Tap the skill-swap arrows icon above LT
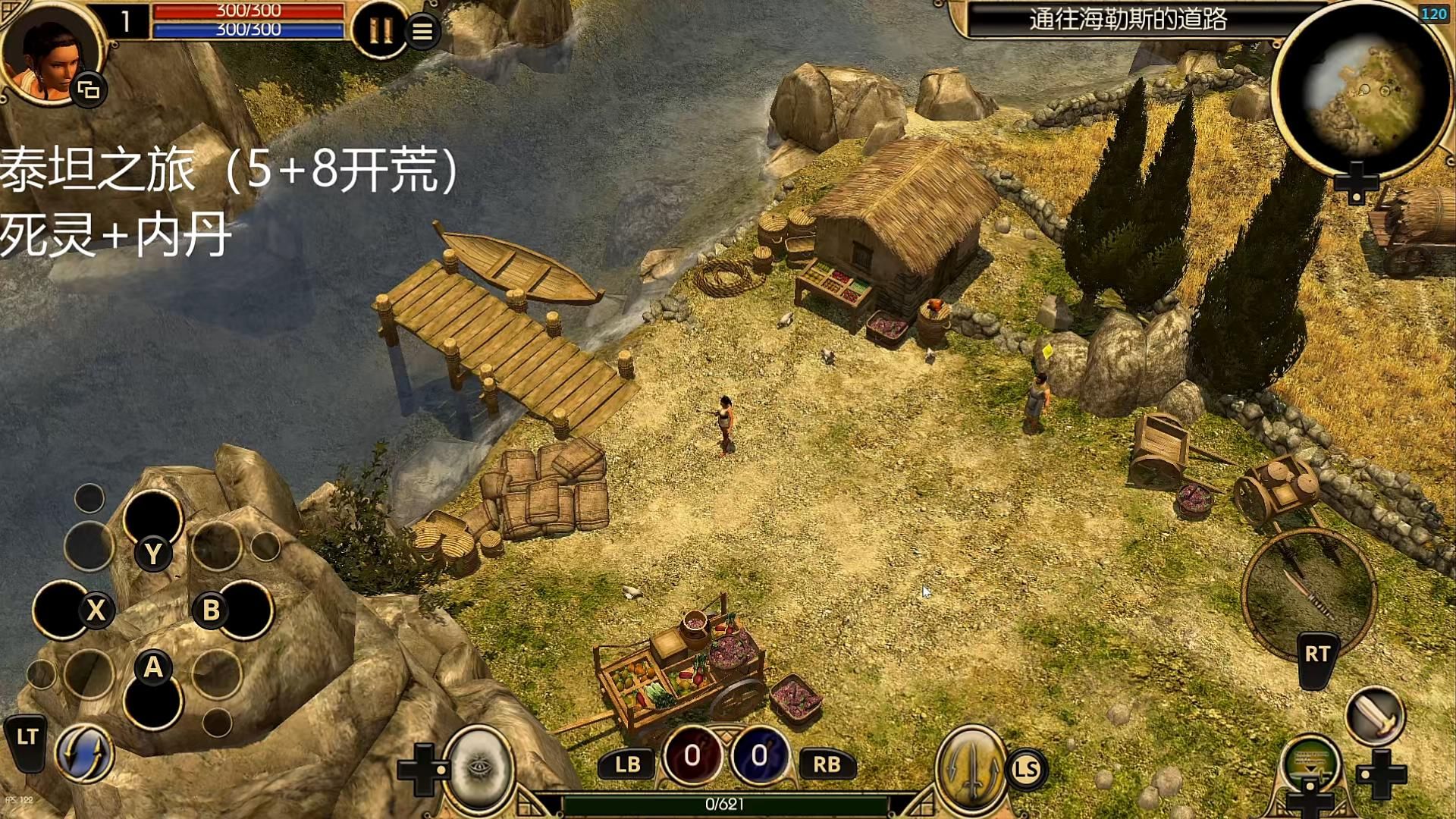 point(86,755)
